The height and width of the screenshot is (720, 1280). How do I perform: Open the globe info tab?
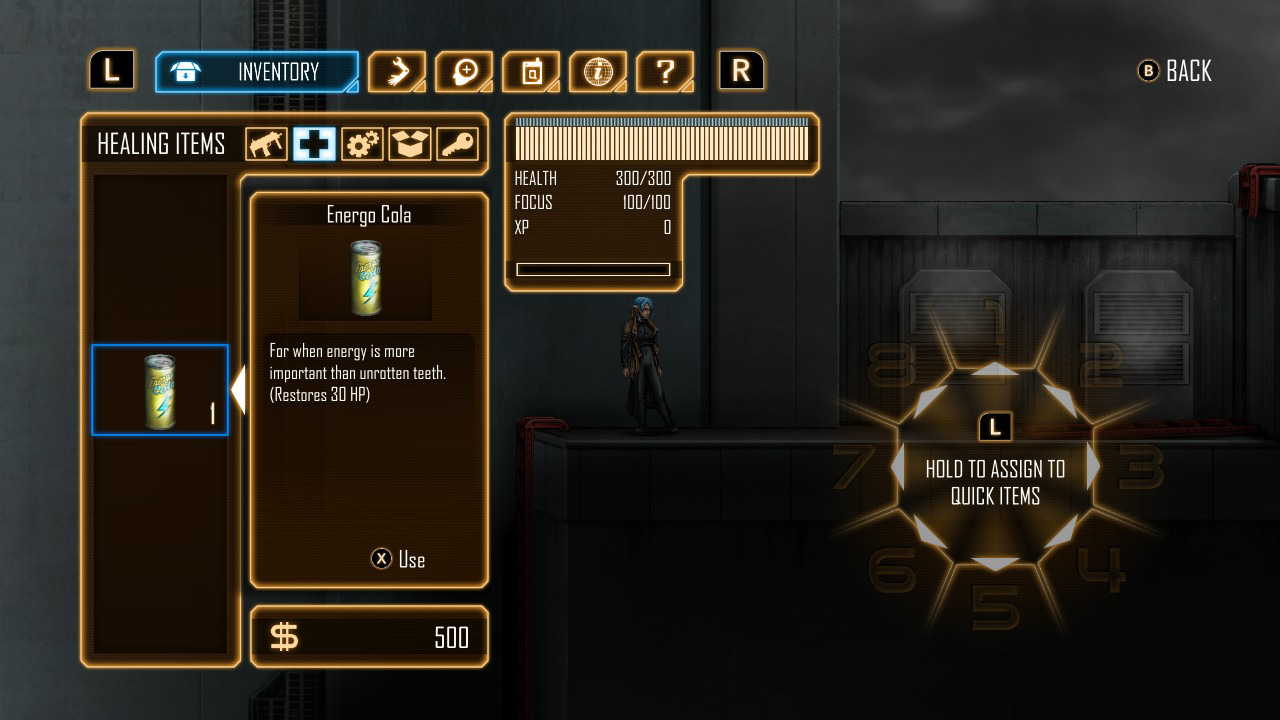click(x=598, y=72)
